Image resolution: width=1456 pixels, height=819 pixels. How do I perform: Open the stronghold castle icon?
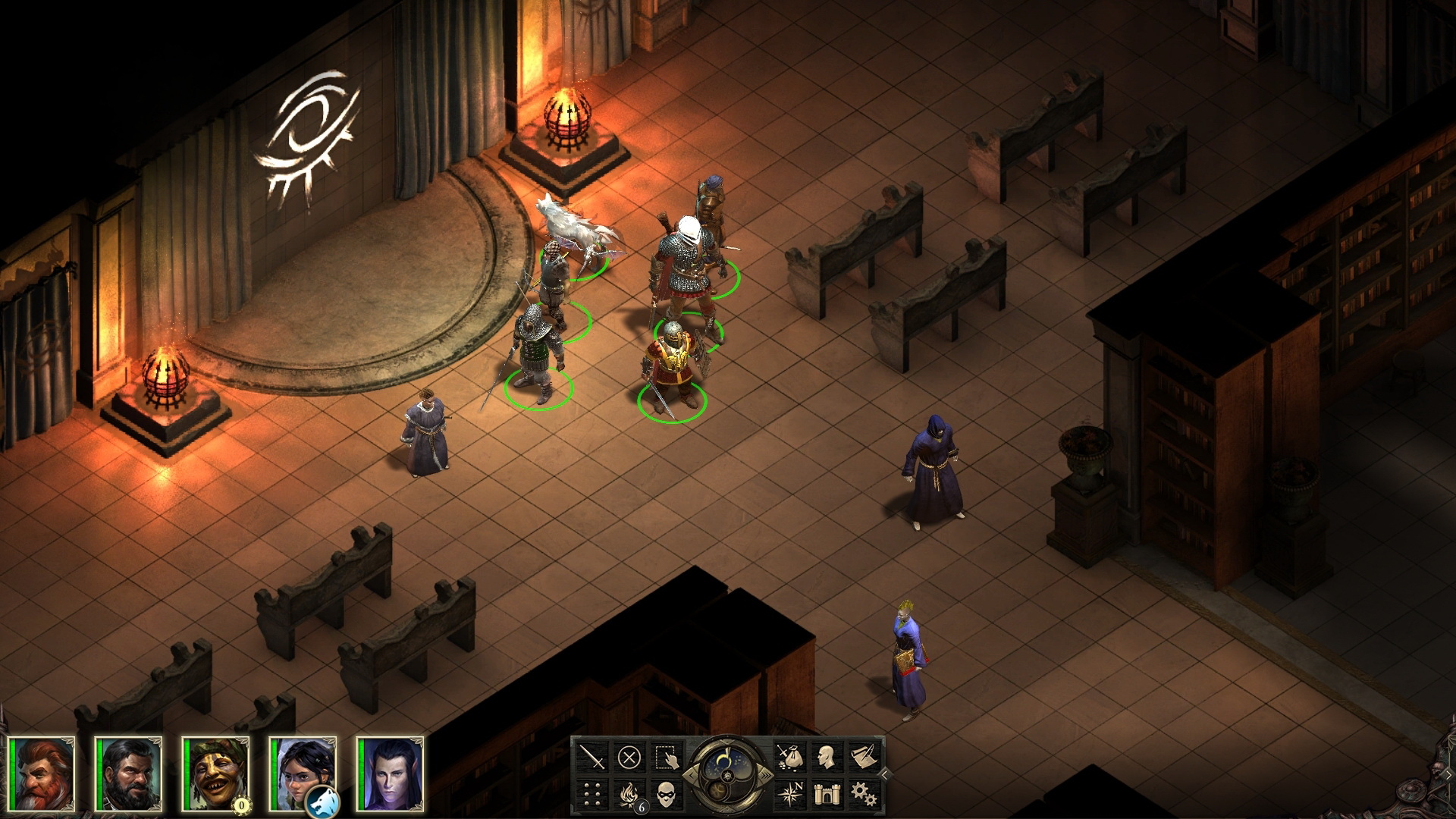pyautogui.click(x=828, y=794)
